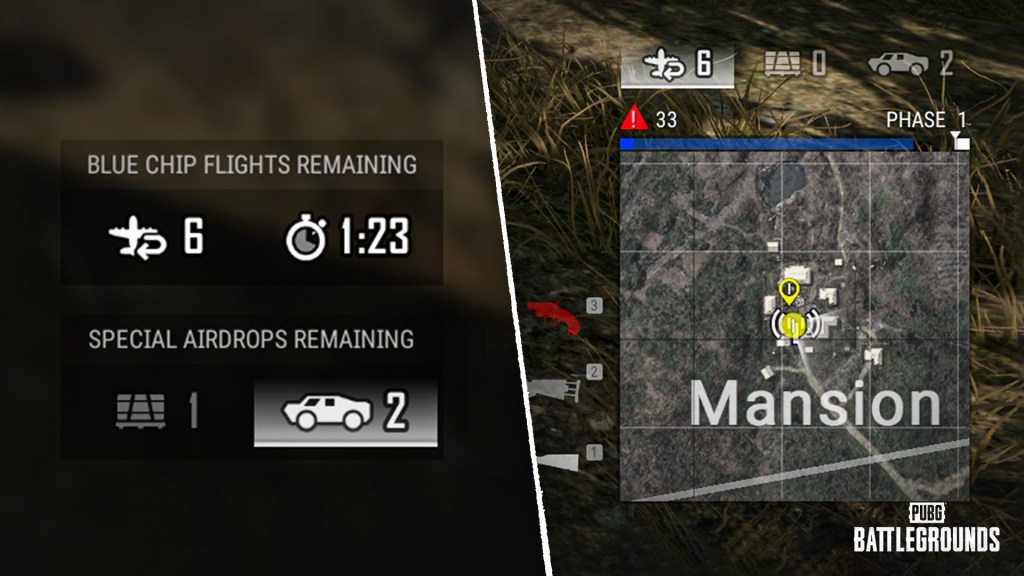The height and width of the screenshot is (576, 1024).
Task: Select the armored vehicle airdrop in Special Airdrops panel
Action: tap(345, 412)
